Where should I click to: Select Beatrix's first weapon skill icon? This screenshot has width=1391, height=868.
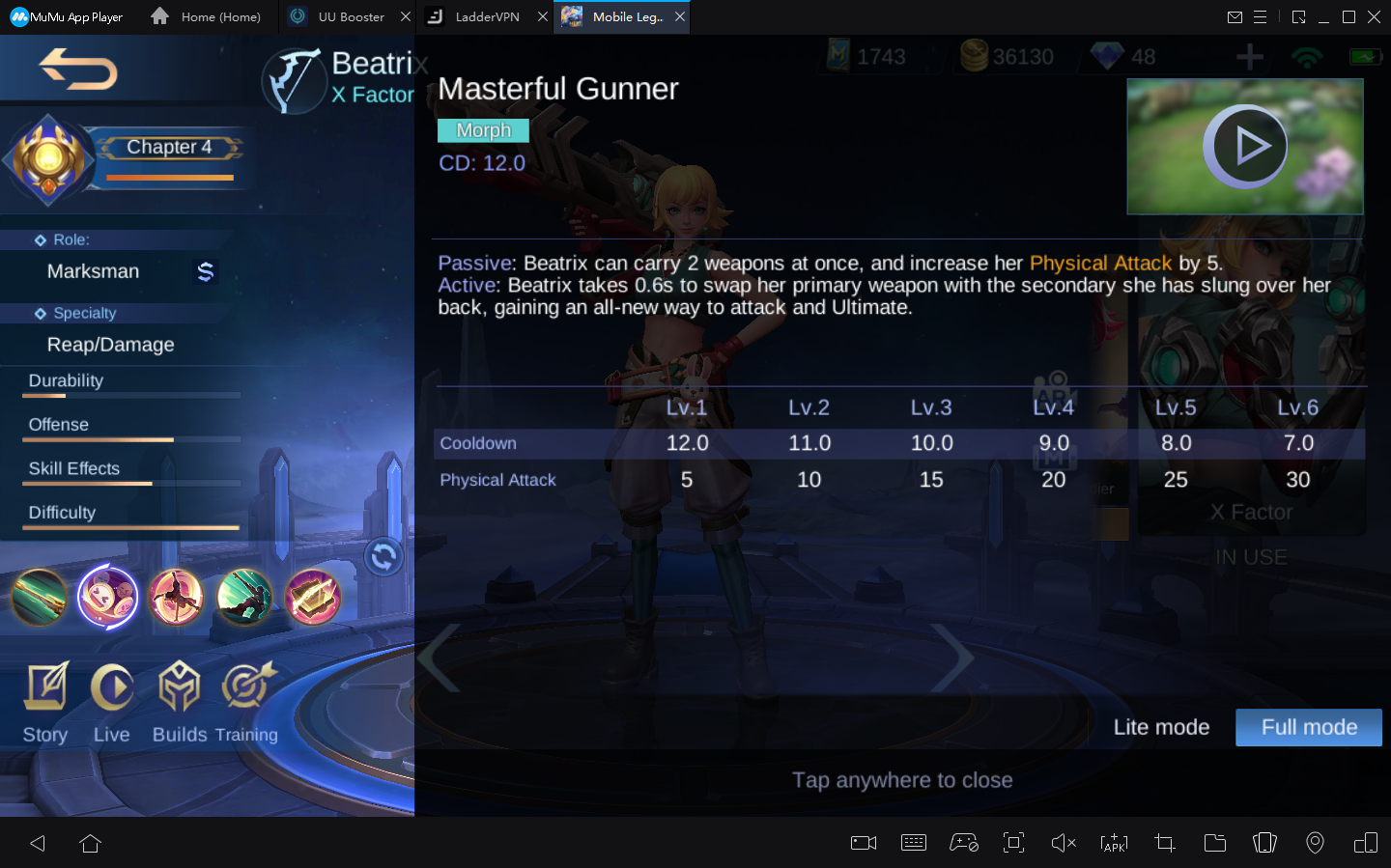(39, 597)
